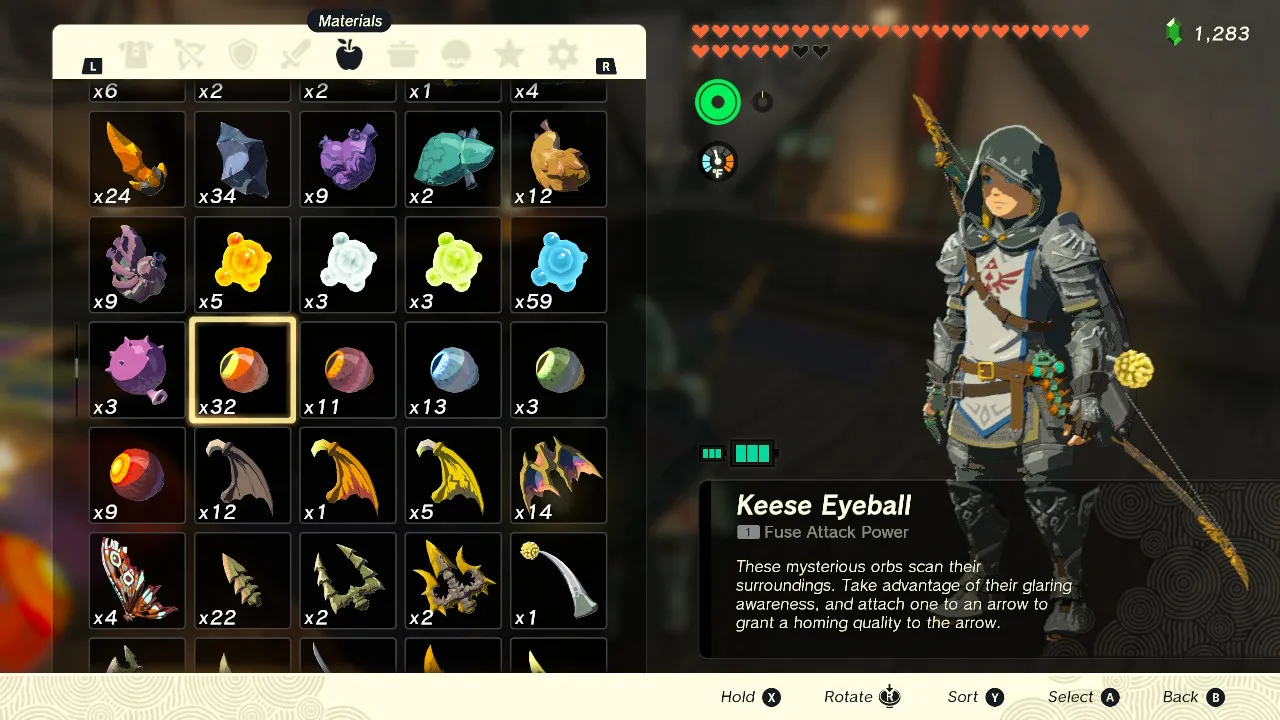Click the apple-shaped Materials icon
The image size is (1280, 720).
[x=349, y=57]
